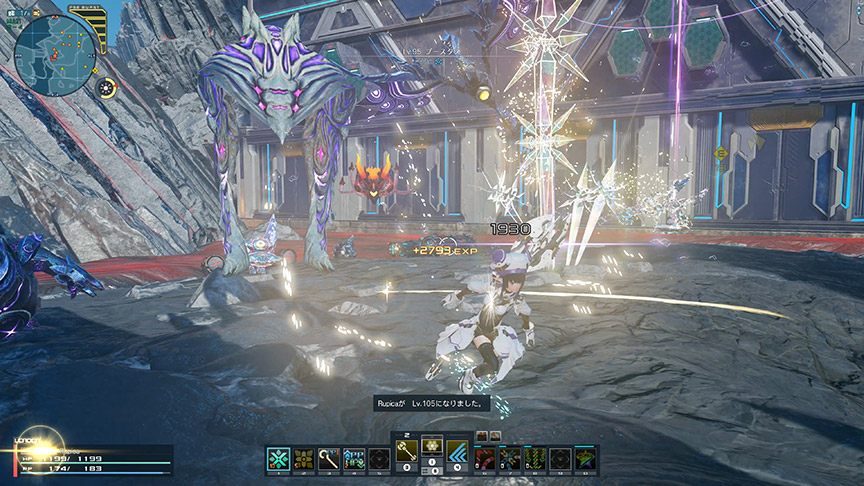Click the day-night cycle dial icon
Viewport: 864px width, 486px height.
click(x=106, y=88)
